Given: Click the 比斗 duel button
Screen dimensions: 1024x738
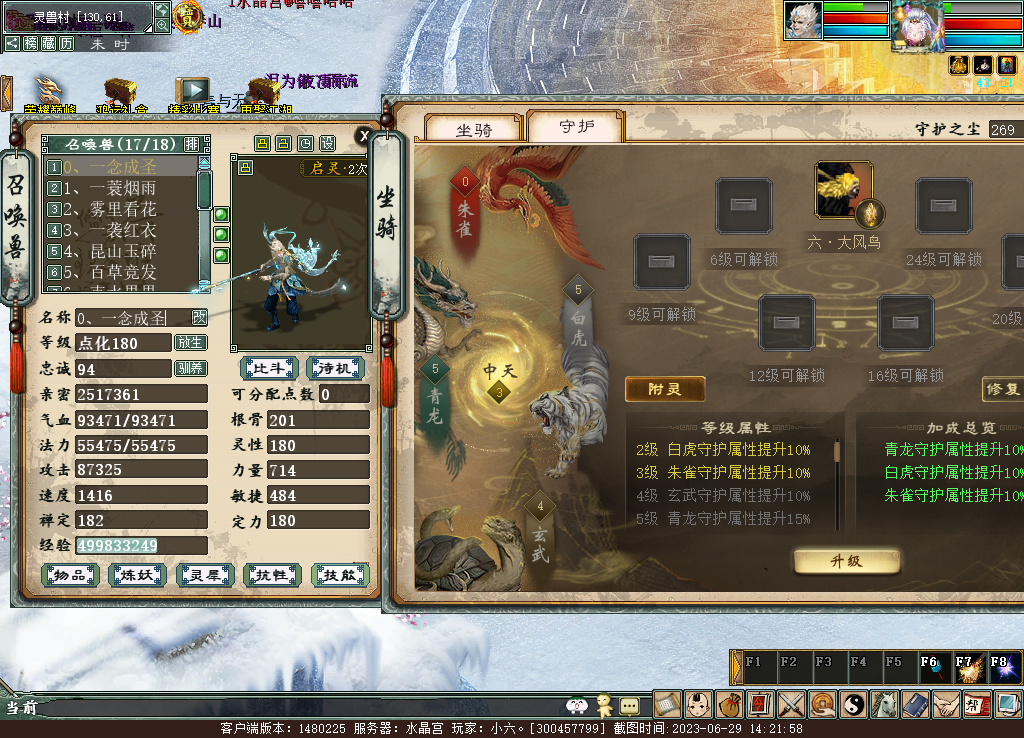Looking at the screenshot, I should pos(268,368).
